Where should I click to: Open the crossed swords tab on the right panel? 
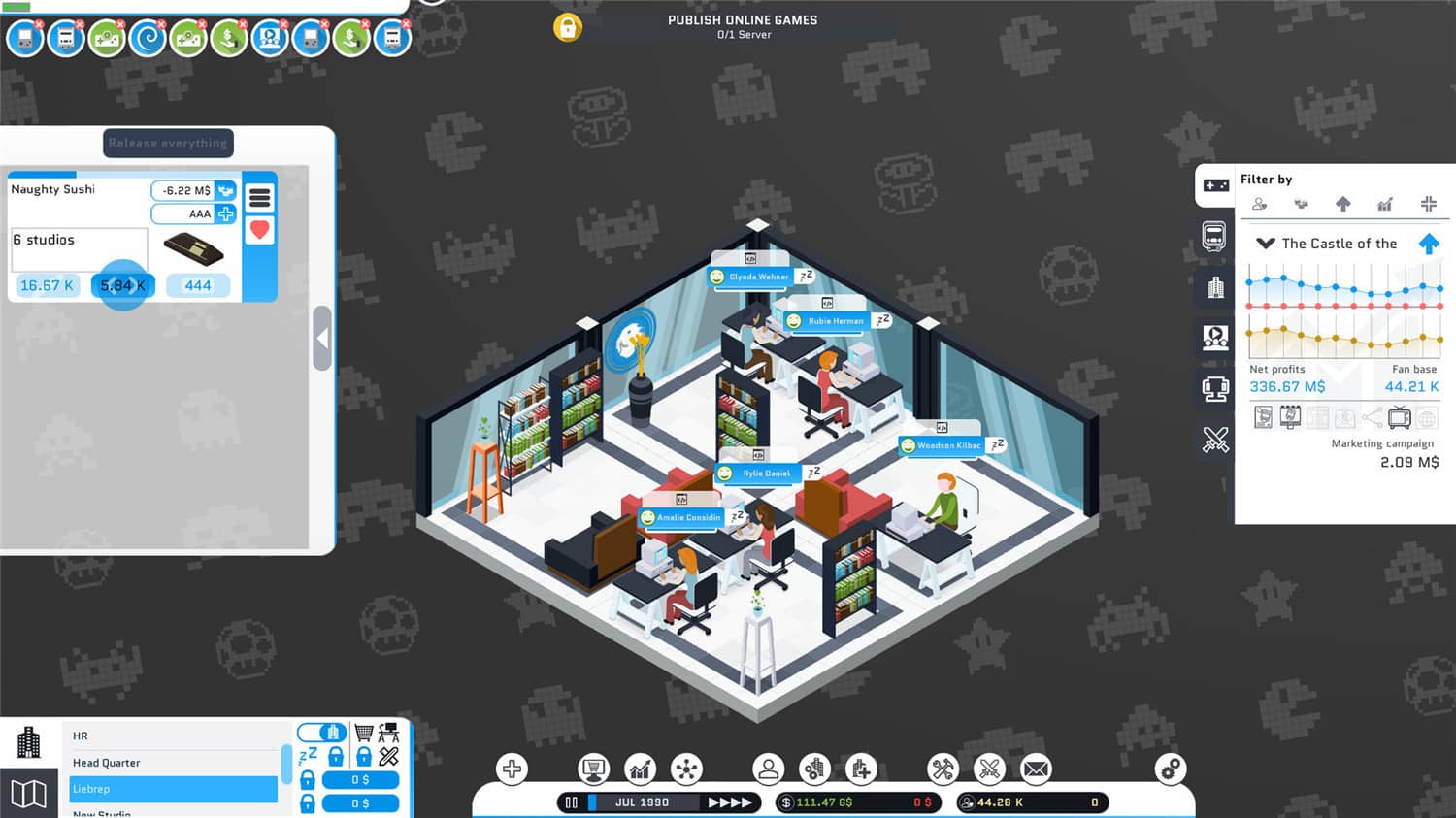1215,440
